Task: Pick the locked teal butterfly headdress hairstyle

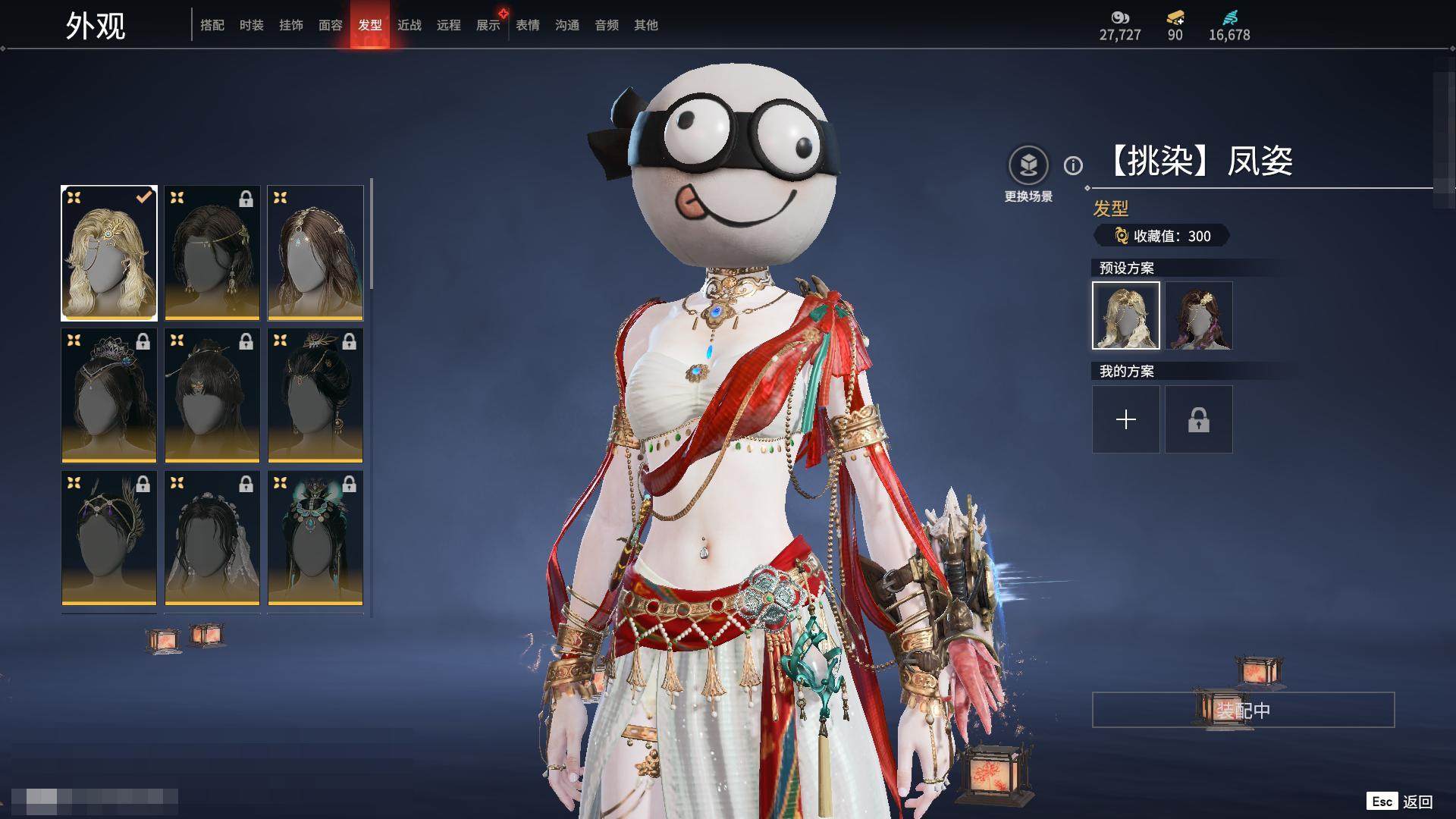Action: 315,538
